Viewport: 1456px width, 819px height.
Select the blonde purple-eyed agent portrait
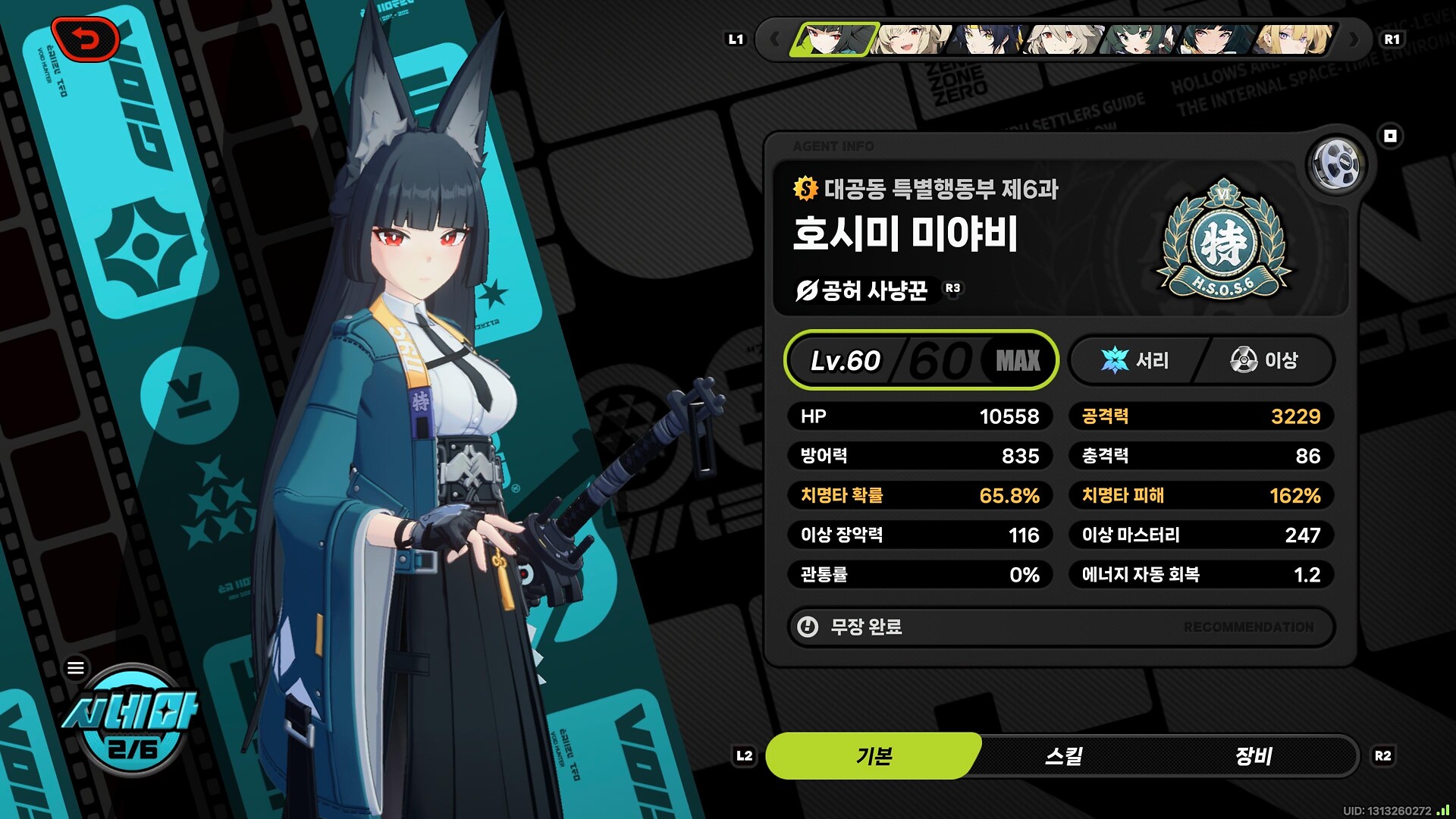coord(1294,39)
